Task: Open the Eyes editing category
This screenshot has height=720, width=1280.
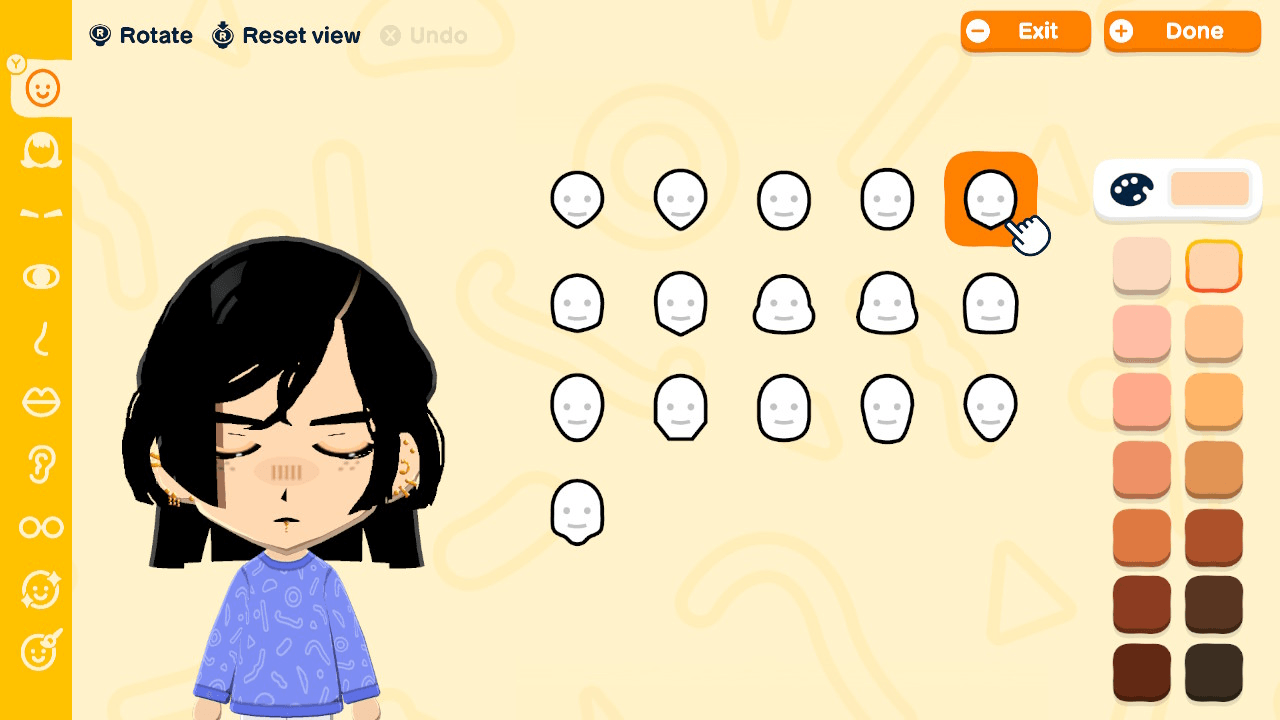Action: pos(40,277)
